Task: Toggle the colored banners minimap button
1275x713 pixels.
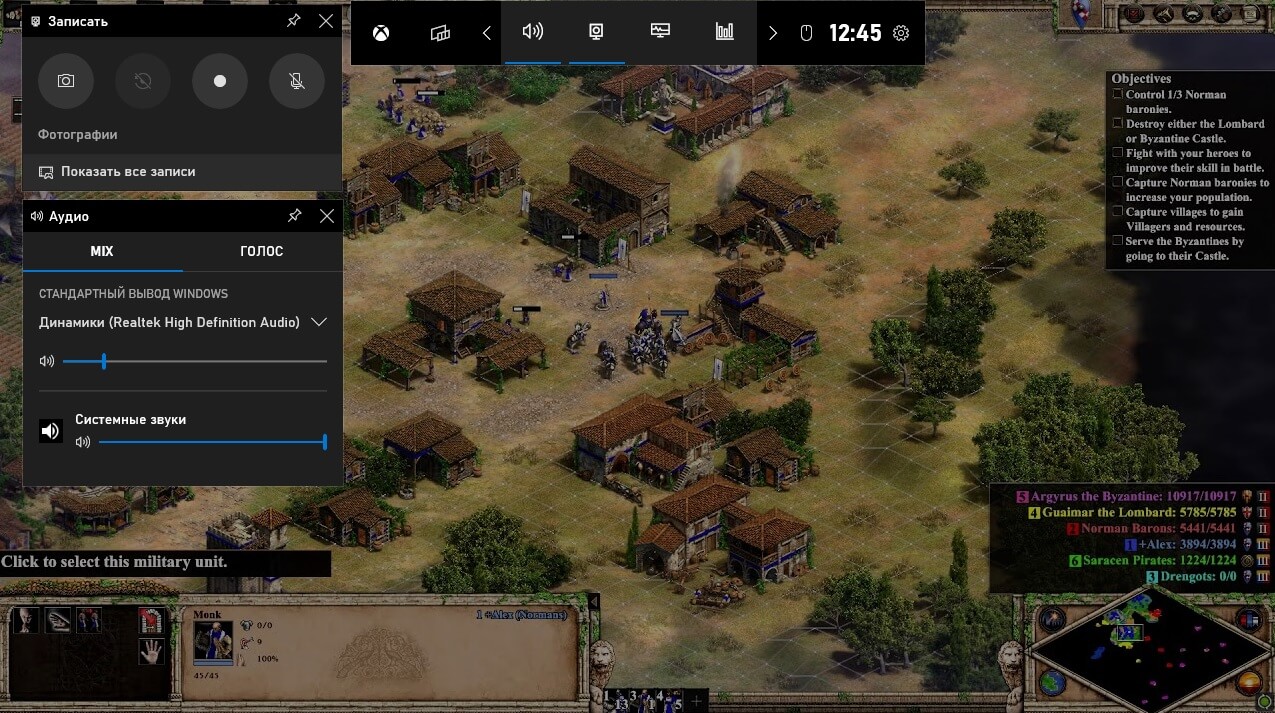Action: [1247, 621]
